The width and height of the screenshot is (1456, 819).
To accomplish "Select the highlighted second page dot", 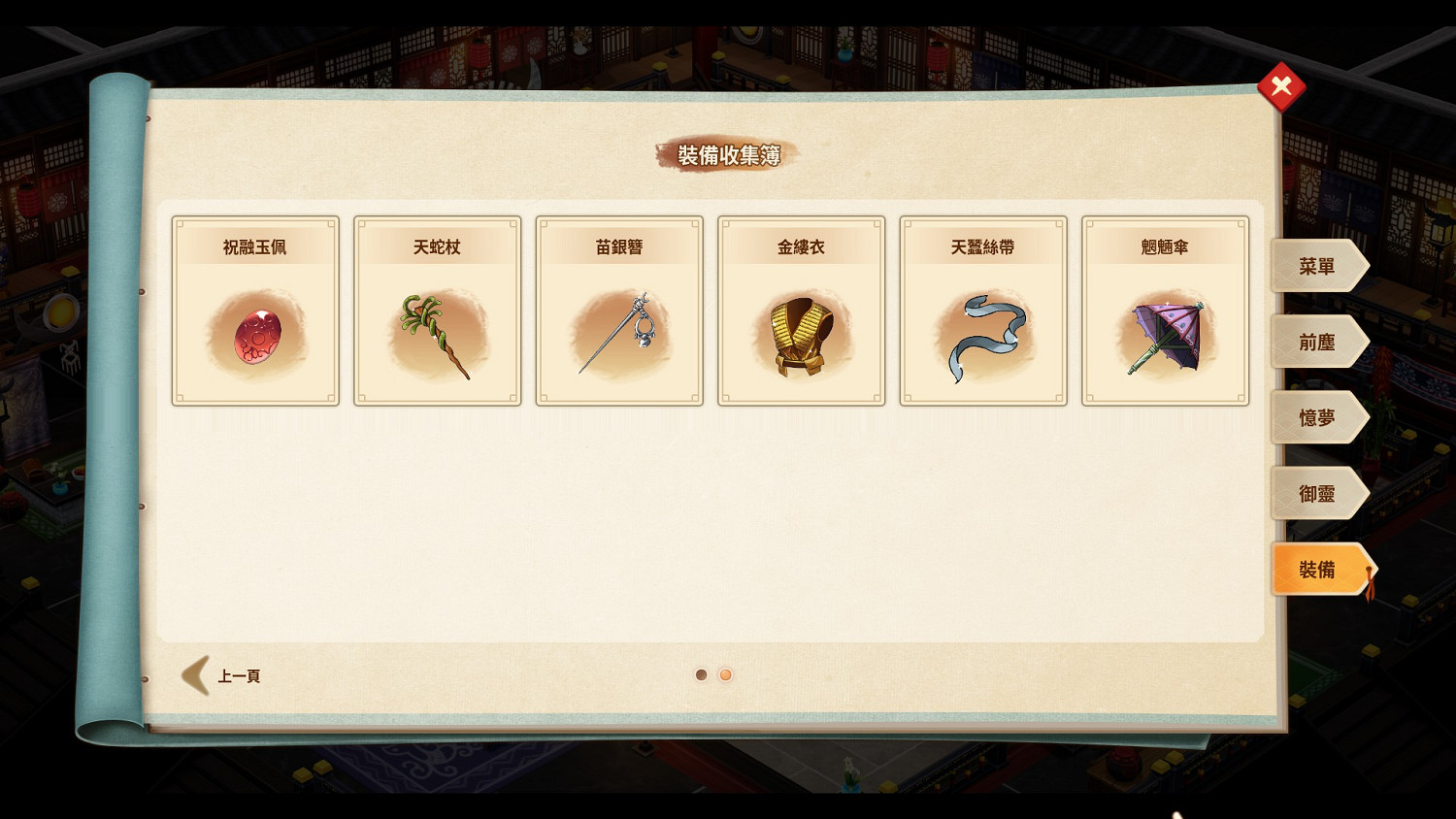I will coord(726,673).
